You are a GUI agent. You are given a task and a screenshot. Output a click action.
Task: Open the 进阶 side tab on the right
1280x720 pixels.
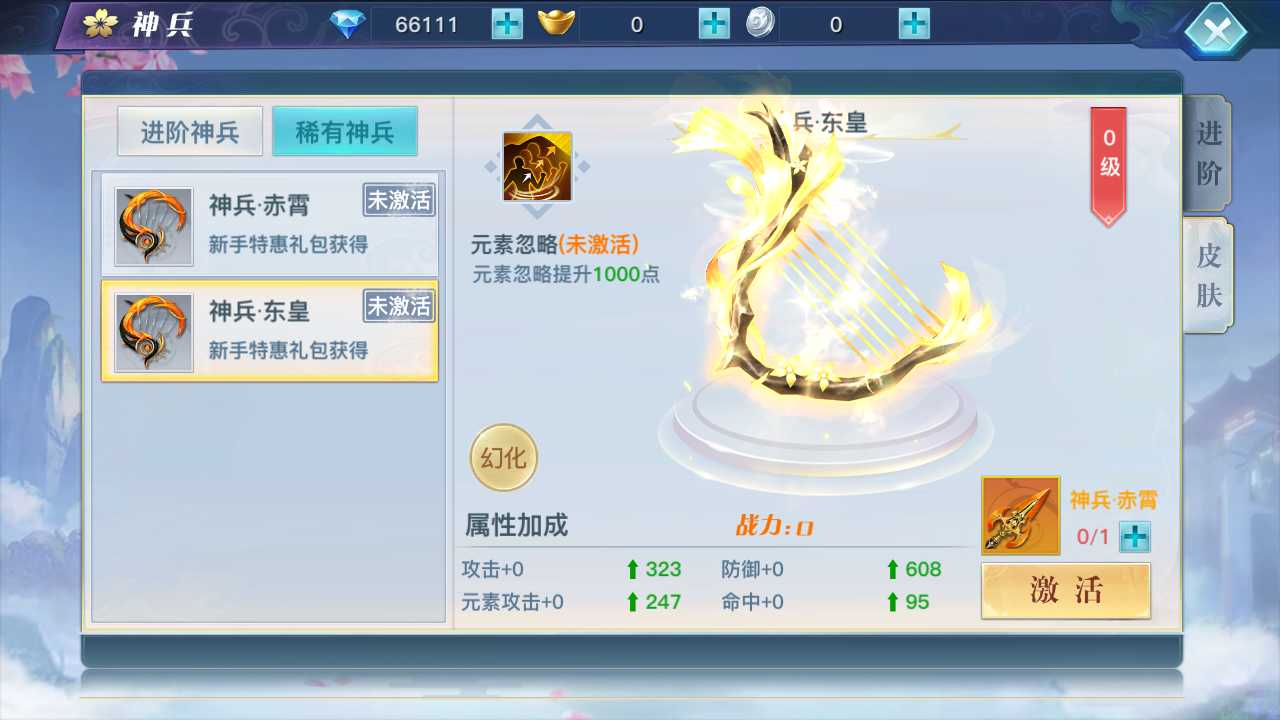coord(1207,152)
